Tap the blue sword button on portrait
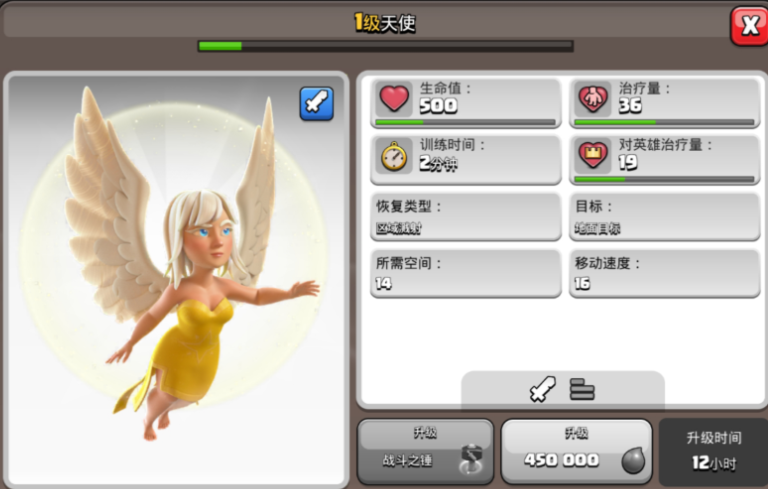768x489 pixels. [x=316, y=103]
